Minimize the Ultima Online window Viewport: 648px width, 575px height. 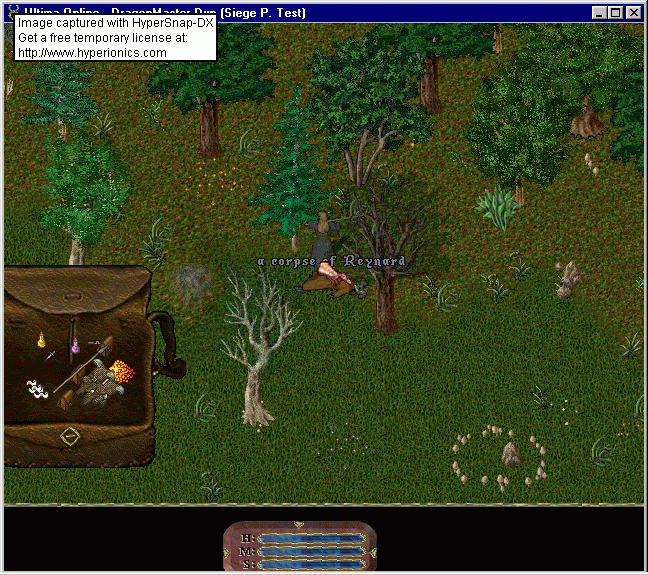[x=600, y=13]
